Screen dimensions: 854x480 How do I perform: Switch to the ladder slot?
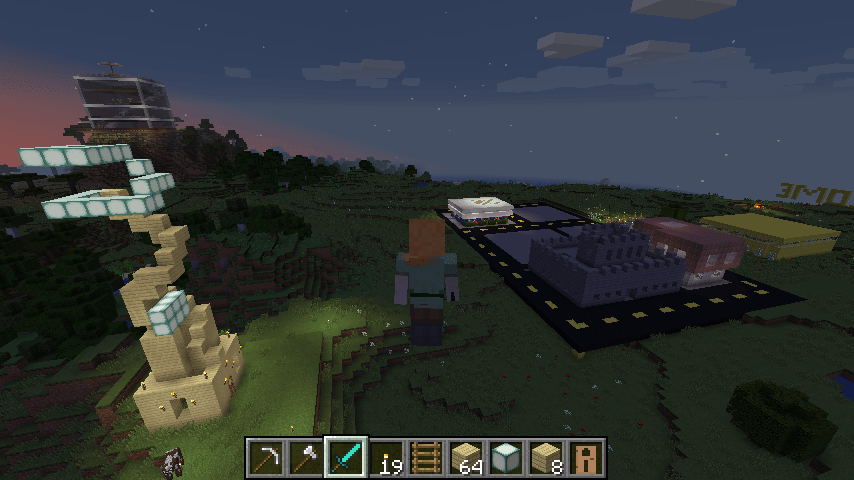tap(427, 457)
